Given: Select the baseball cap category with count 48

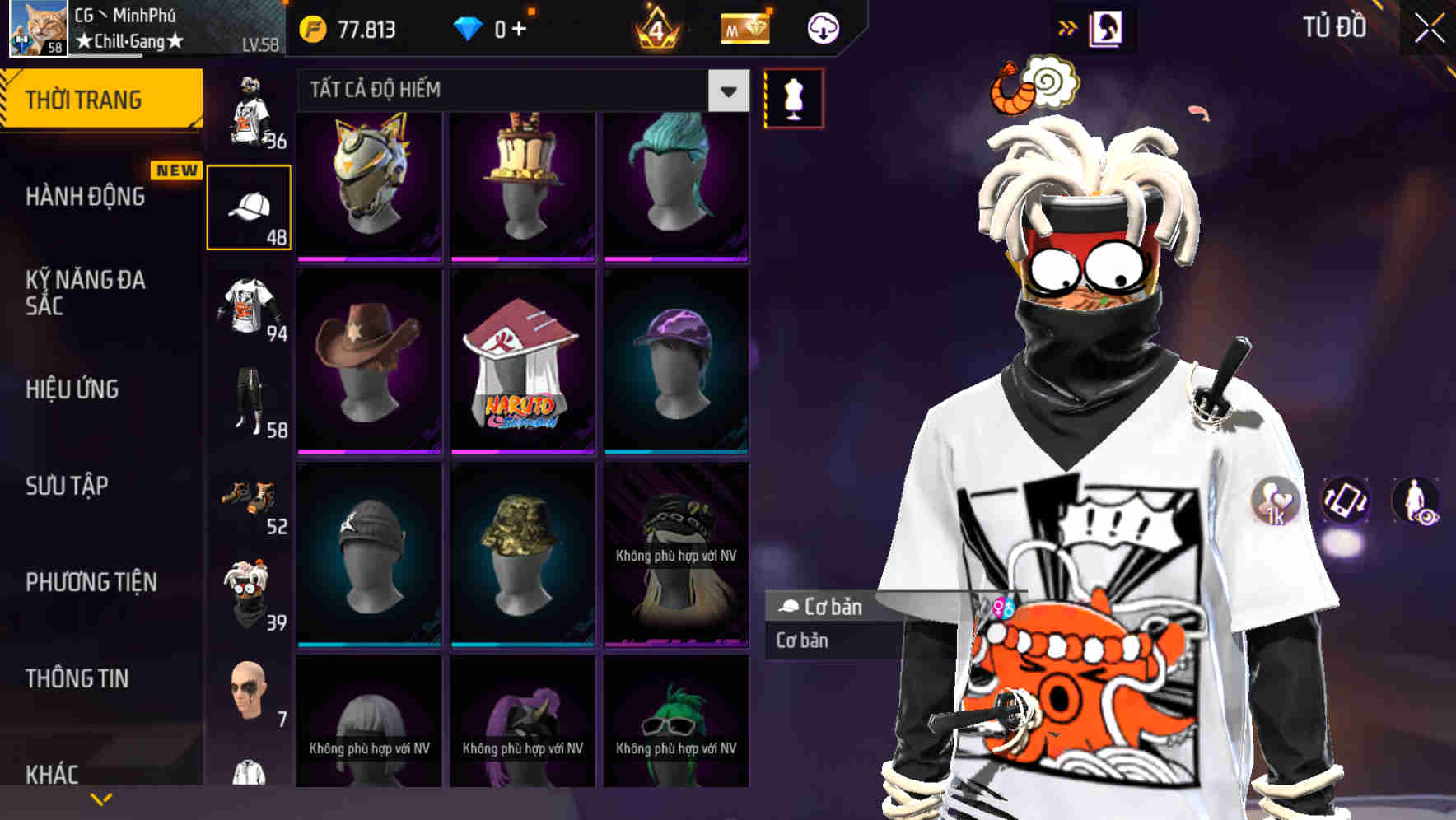Looking at the screenshot, I should 250,206.
